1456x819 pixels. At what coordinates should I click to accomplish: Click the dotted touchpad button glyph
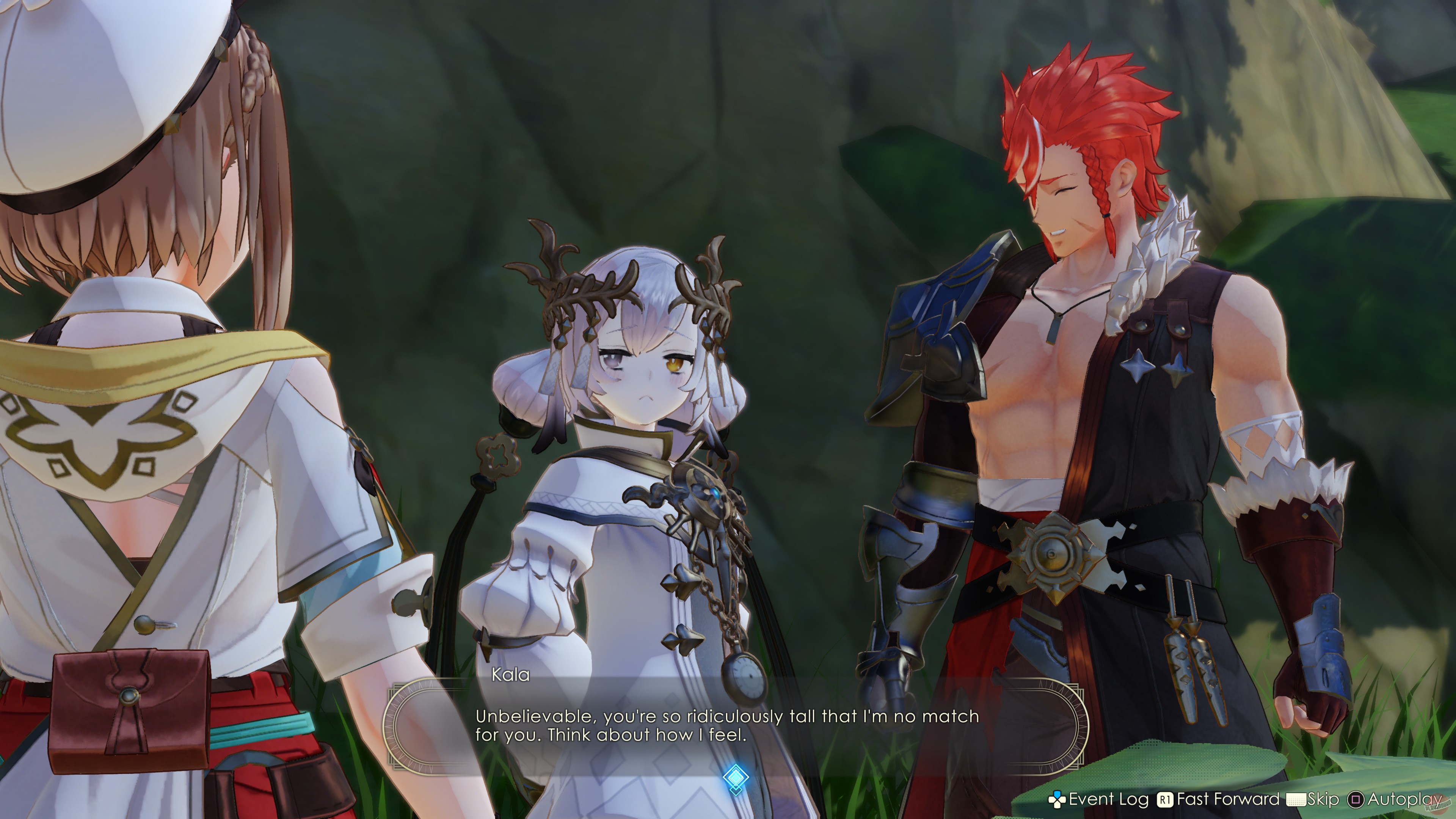(x=1297, y=799)
